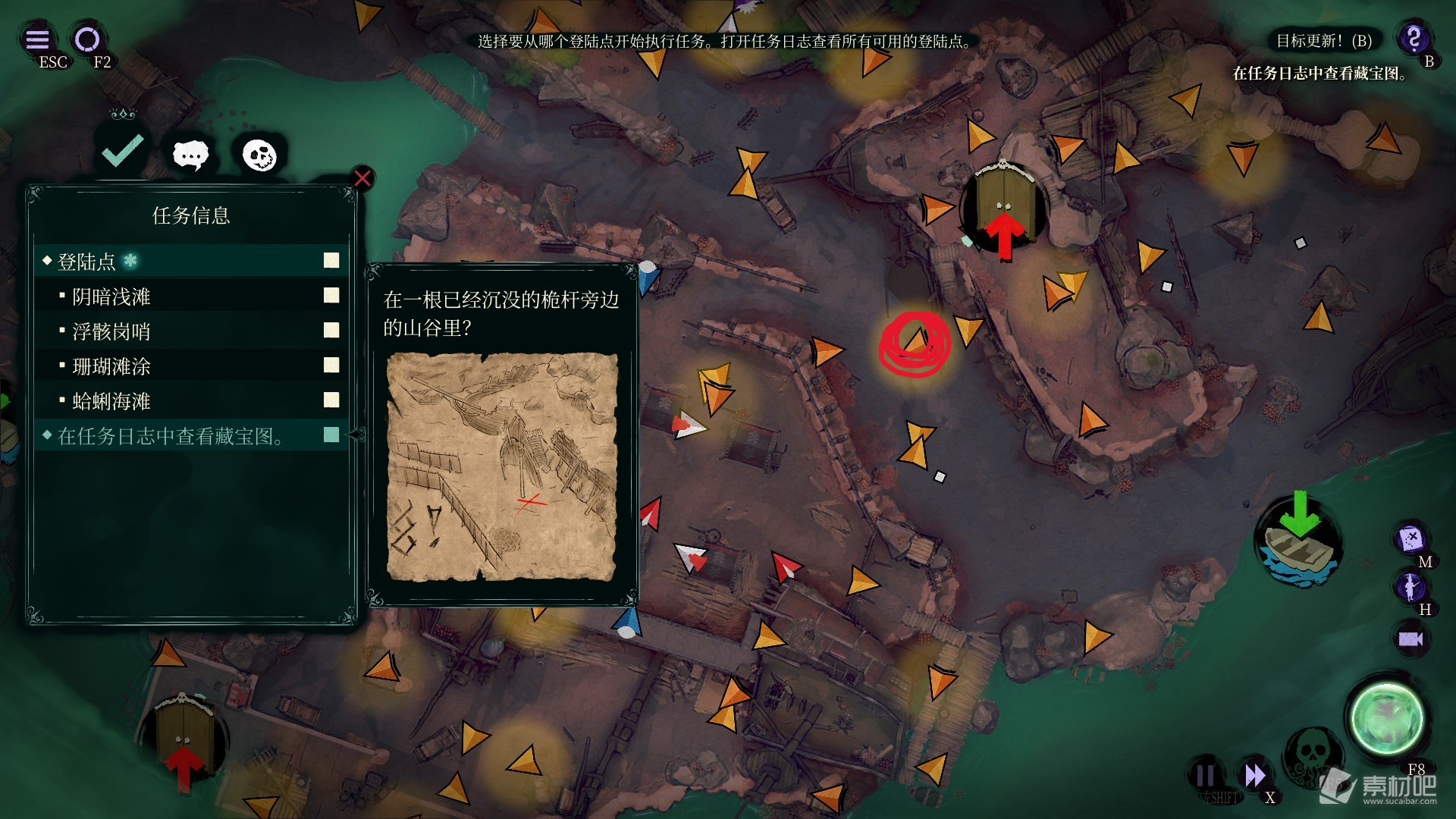Open the question mark mission log icon
The image size is (1456, 819).
click(1414, 38)
